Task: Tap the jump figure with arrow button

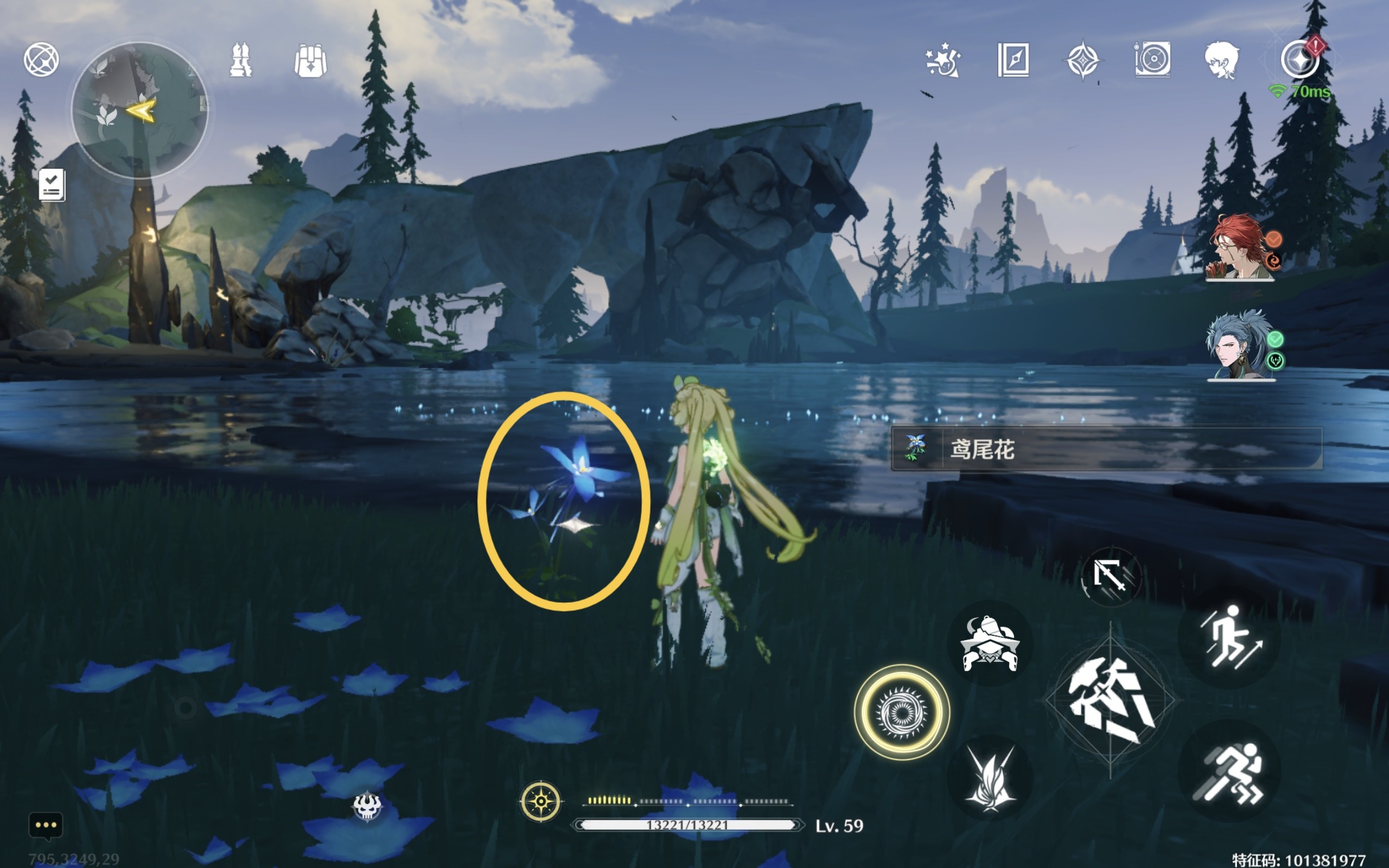Action: click(1229, 637)
